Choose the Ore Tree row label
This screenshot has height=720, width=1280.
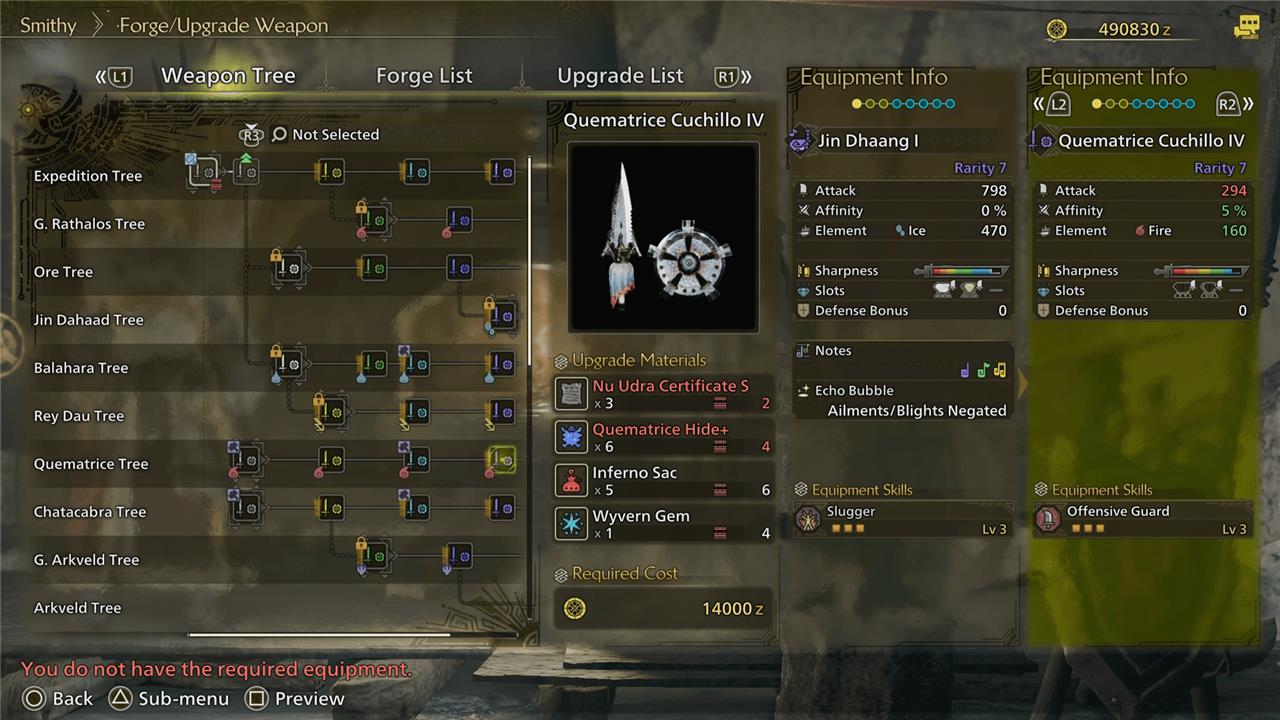63,272
